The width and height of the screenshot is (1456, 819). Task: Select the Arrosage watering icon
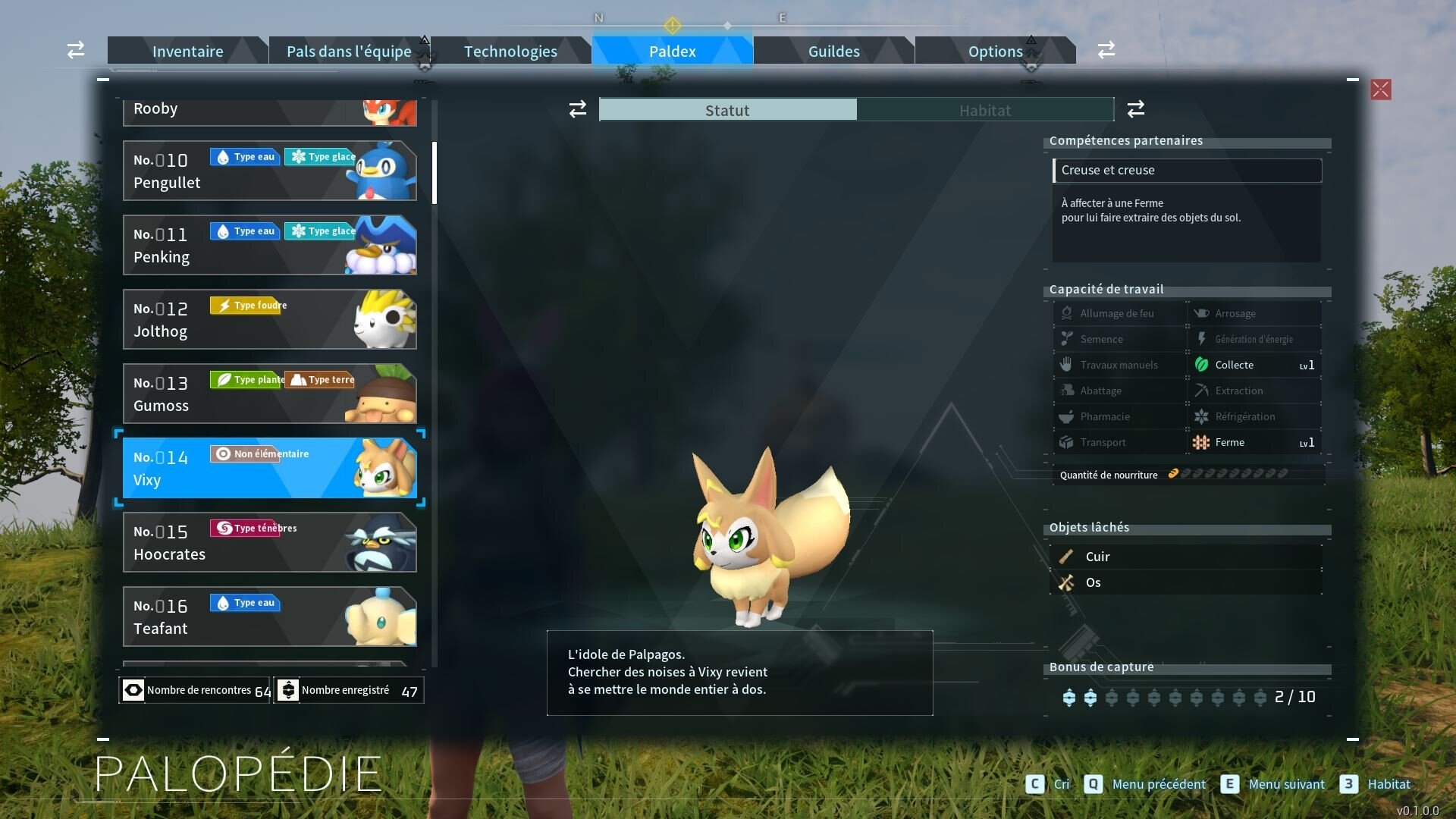click(x=1203, y=313)
